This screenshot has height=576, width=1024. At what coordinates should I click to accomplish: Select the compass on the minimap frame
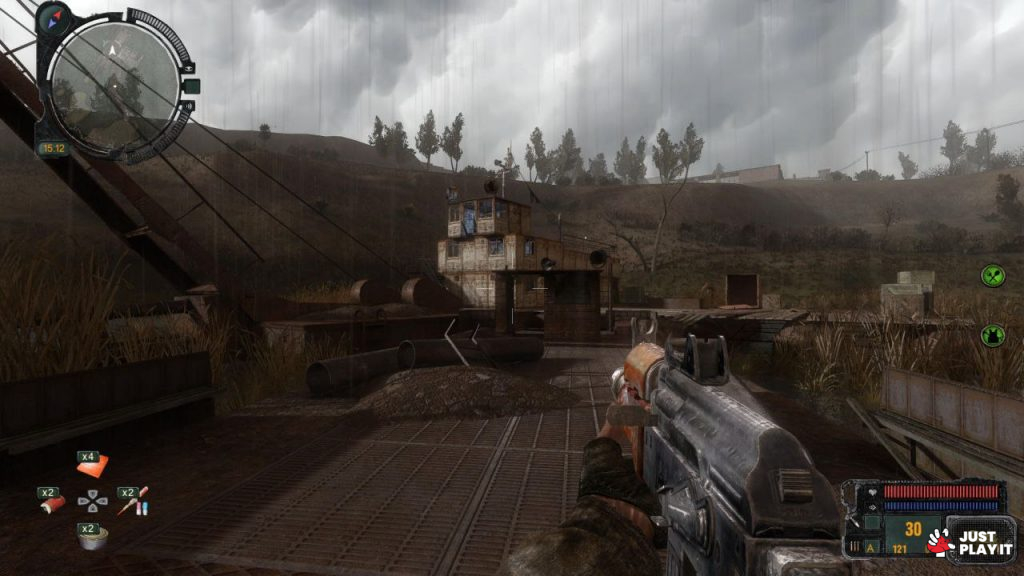[x=53, y=18]
